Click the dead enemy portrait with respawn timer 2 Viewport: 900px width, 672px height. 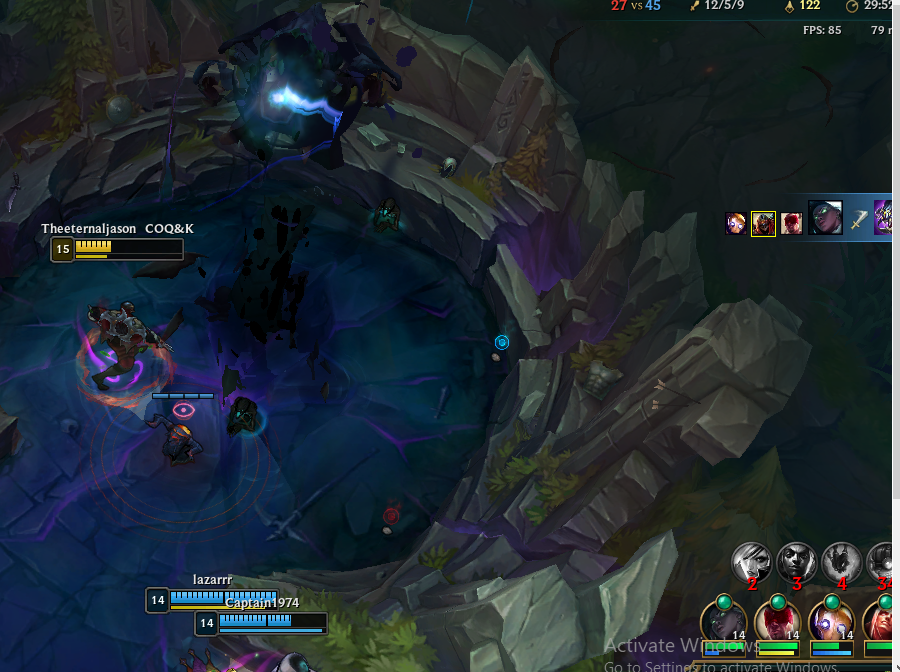751,562
